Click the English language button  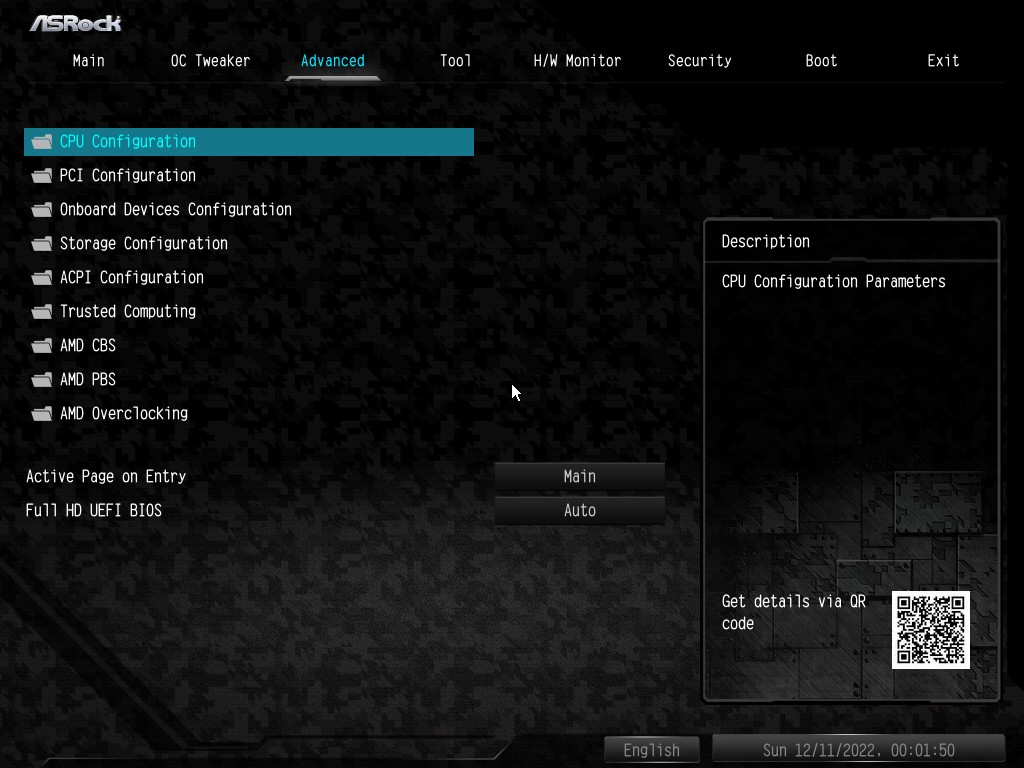652,750
